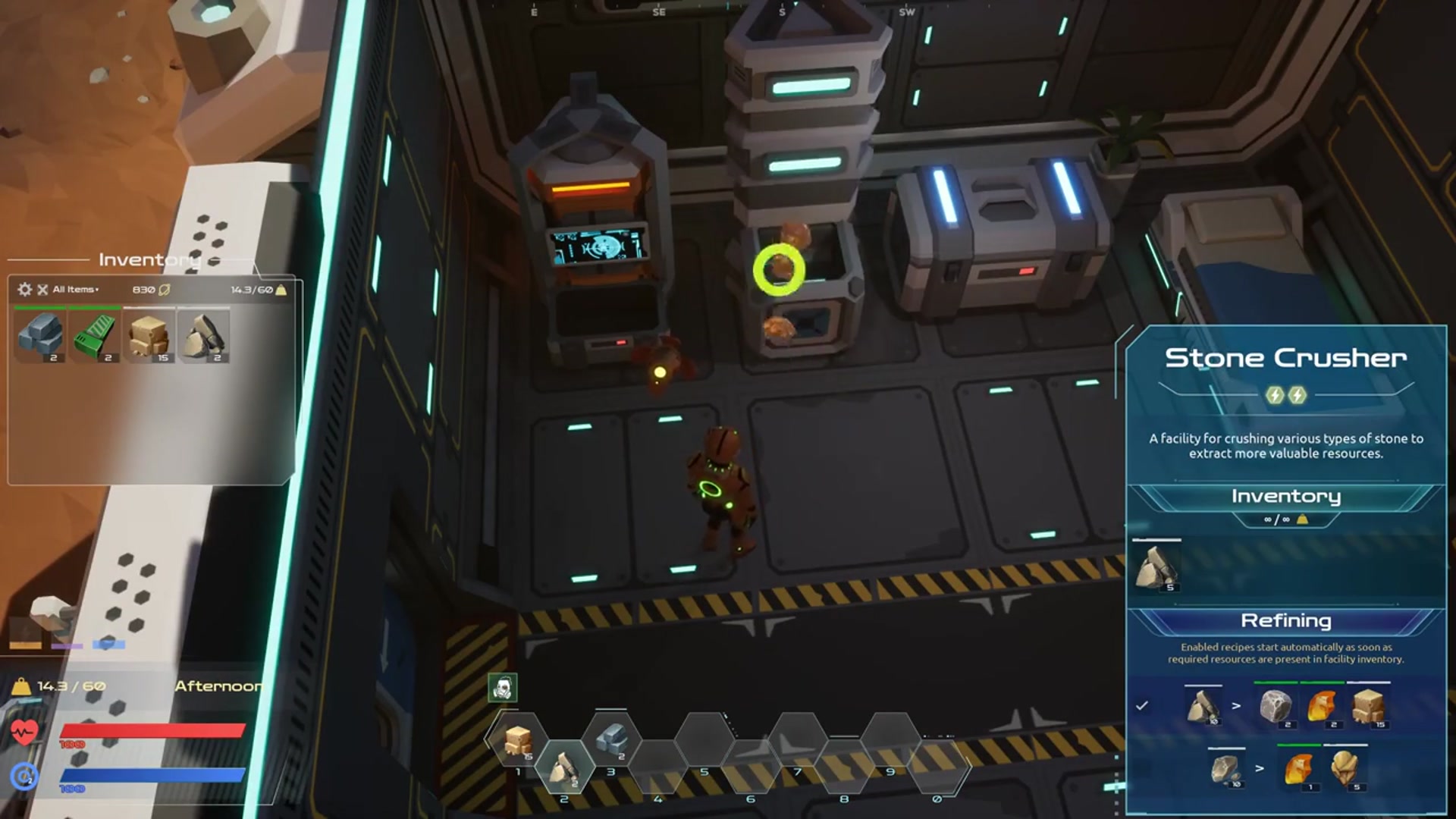Screen dimensions: 1456x819
Task: Select the green battery item in inventory
Action: 96,336
